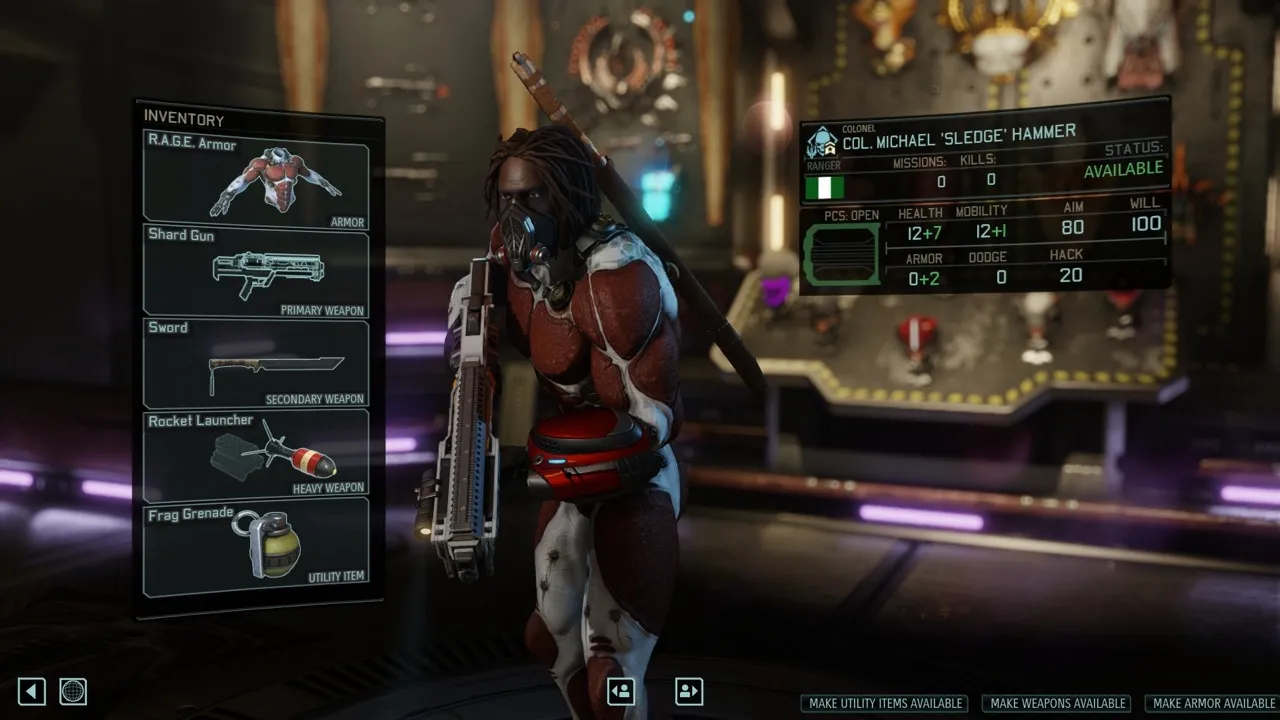This screenshot has width=1280, height=720.
Task: Choose the Sword secondary weapon slot
Action: click(x=256, y=363)
